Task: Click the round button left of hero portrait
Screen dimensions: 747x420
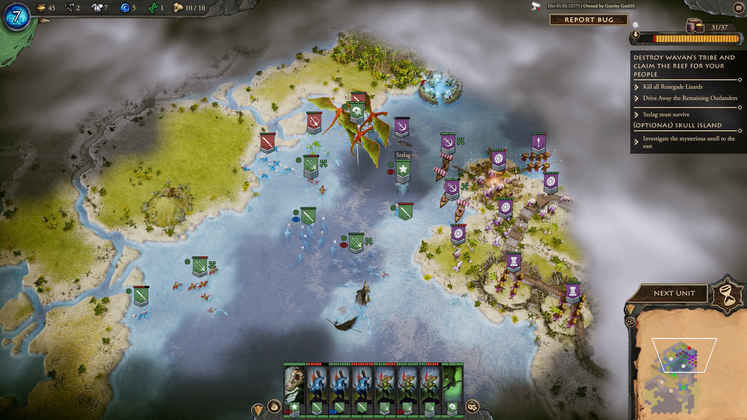Action: point(273,407)
